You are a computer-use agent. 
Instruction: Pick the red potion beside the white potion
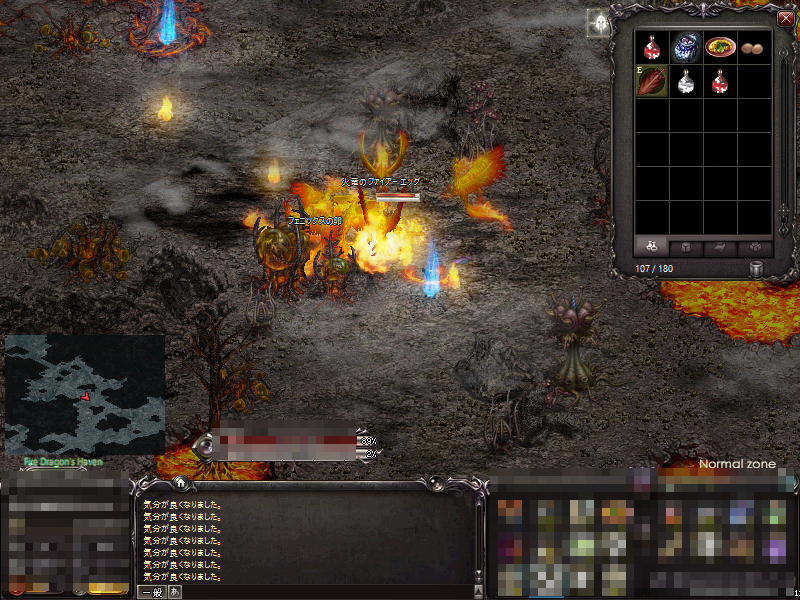point(718,81)
